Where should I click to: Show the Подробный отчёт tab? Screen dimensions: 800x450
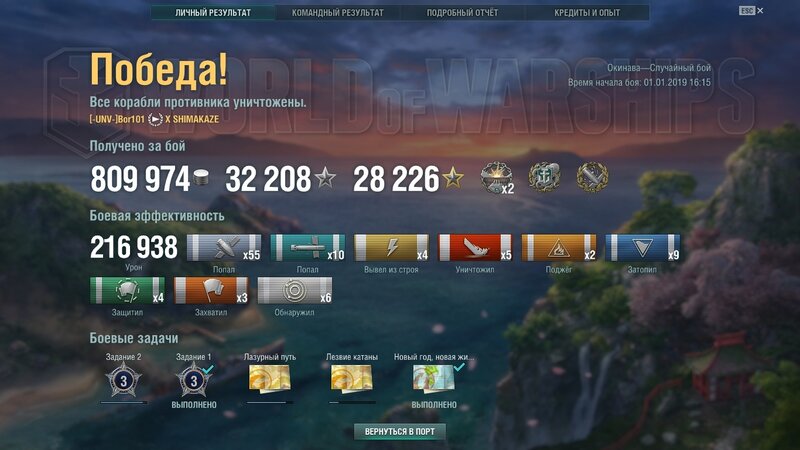click(461, 13)
